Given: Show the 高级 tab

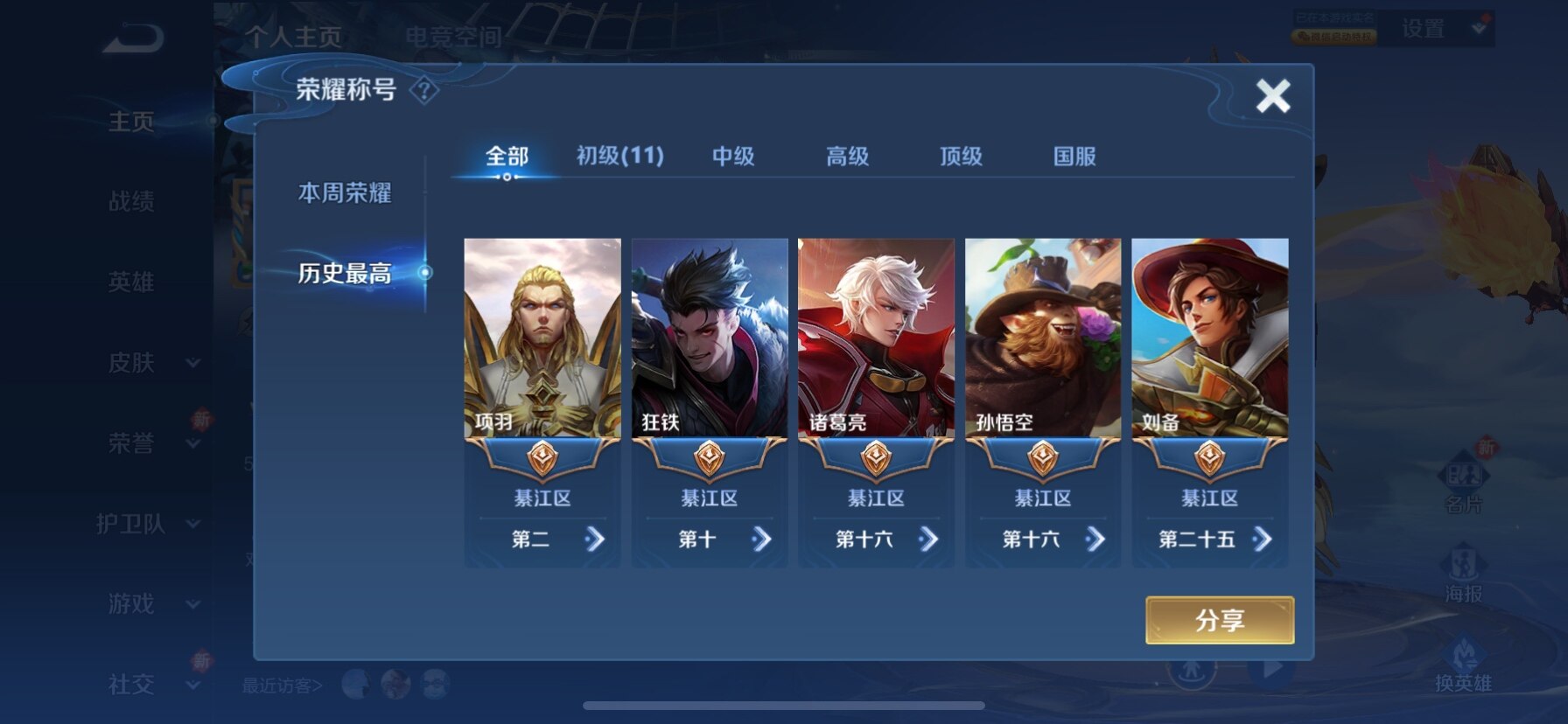Looking at the screenshot, I should 847,157.
